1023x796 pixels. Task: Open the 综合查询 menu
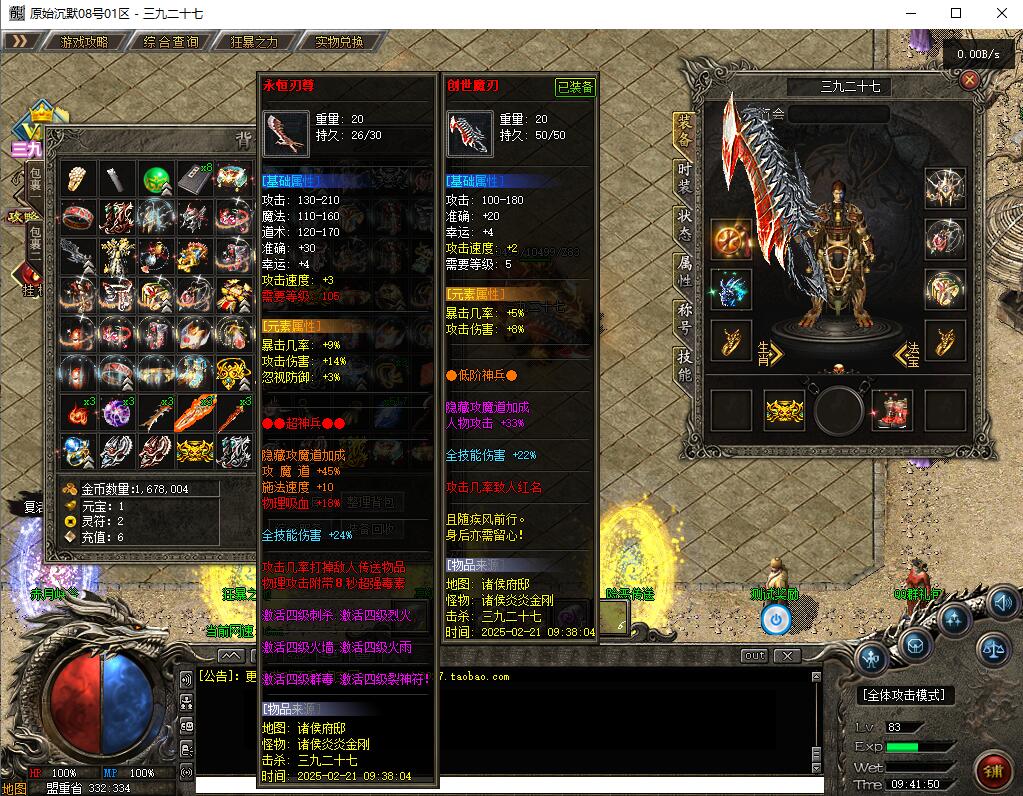pyautogui.click(x=171, y=42)
